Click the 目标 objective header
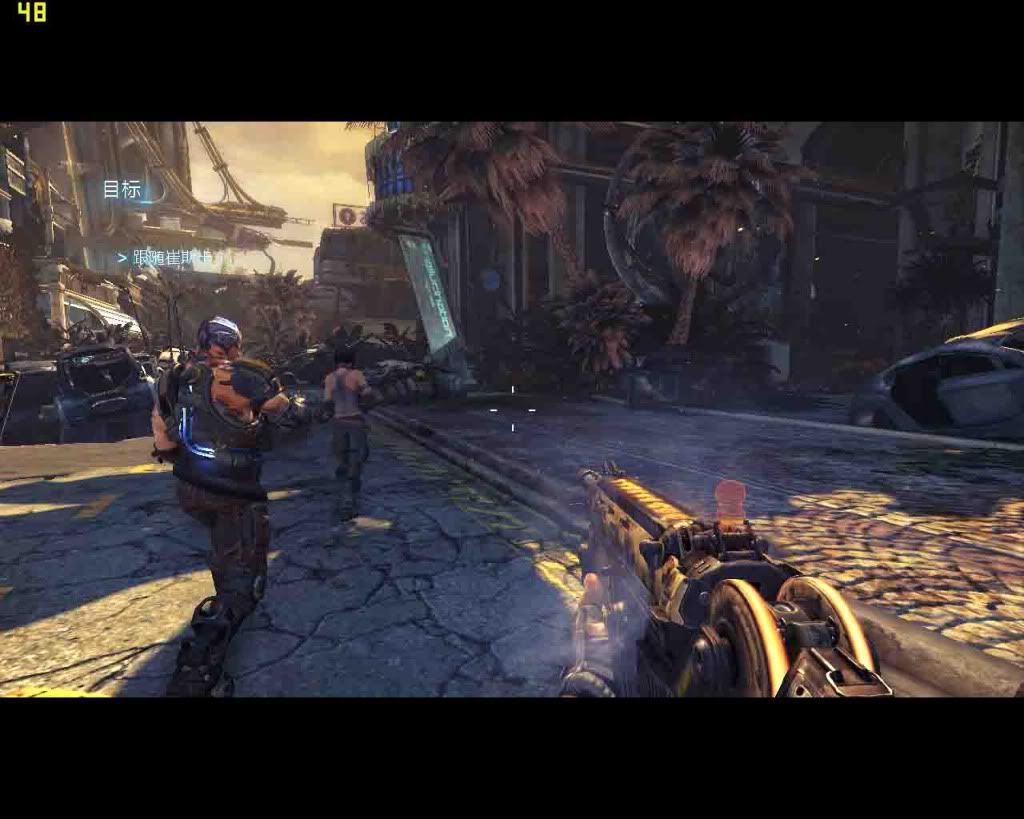Image resolution: width=1024 pixels, height=819 pixels. 123,189
